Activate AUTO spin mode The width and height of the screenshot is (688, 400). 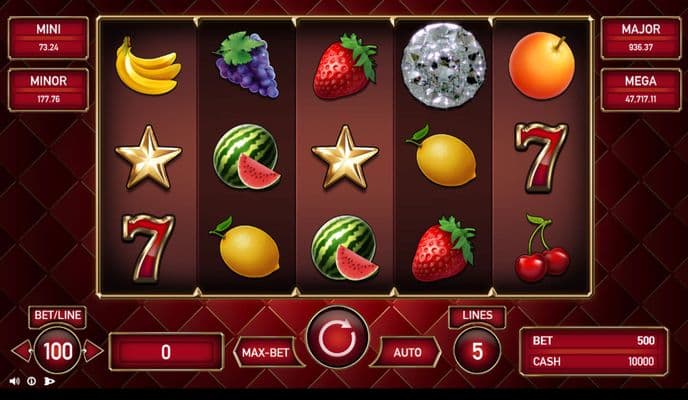point(407,352)
